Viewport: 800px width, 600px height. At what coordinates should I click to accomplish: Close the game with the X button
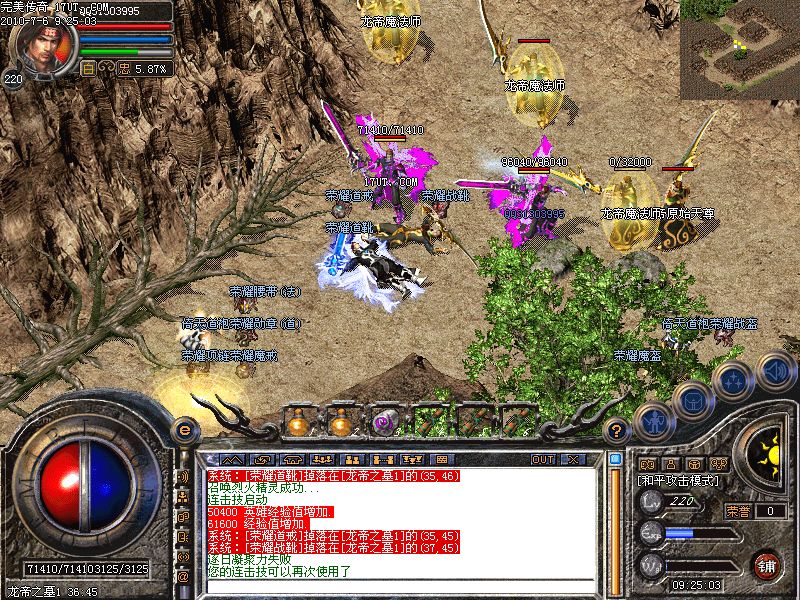pyautogui.click(x=572, y=459)
